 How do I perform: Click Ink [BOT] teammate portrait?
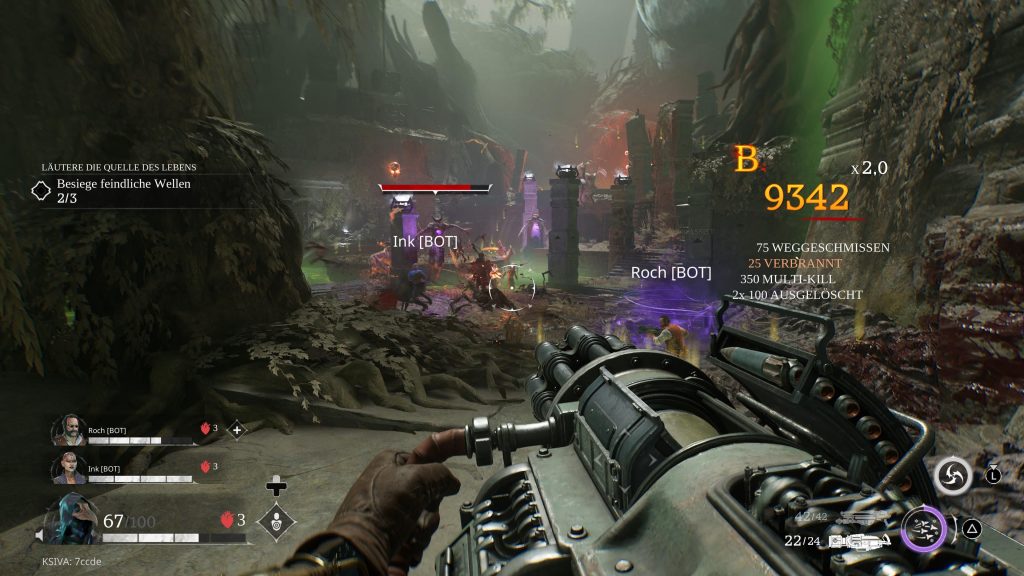point(67,466)
